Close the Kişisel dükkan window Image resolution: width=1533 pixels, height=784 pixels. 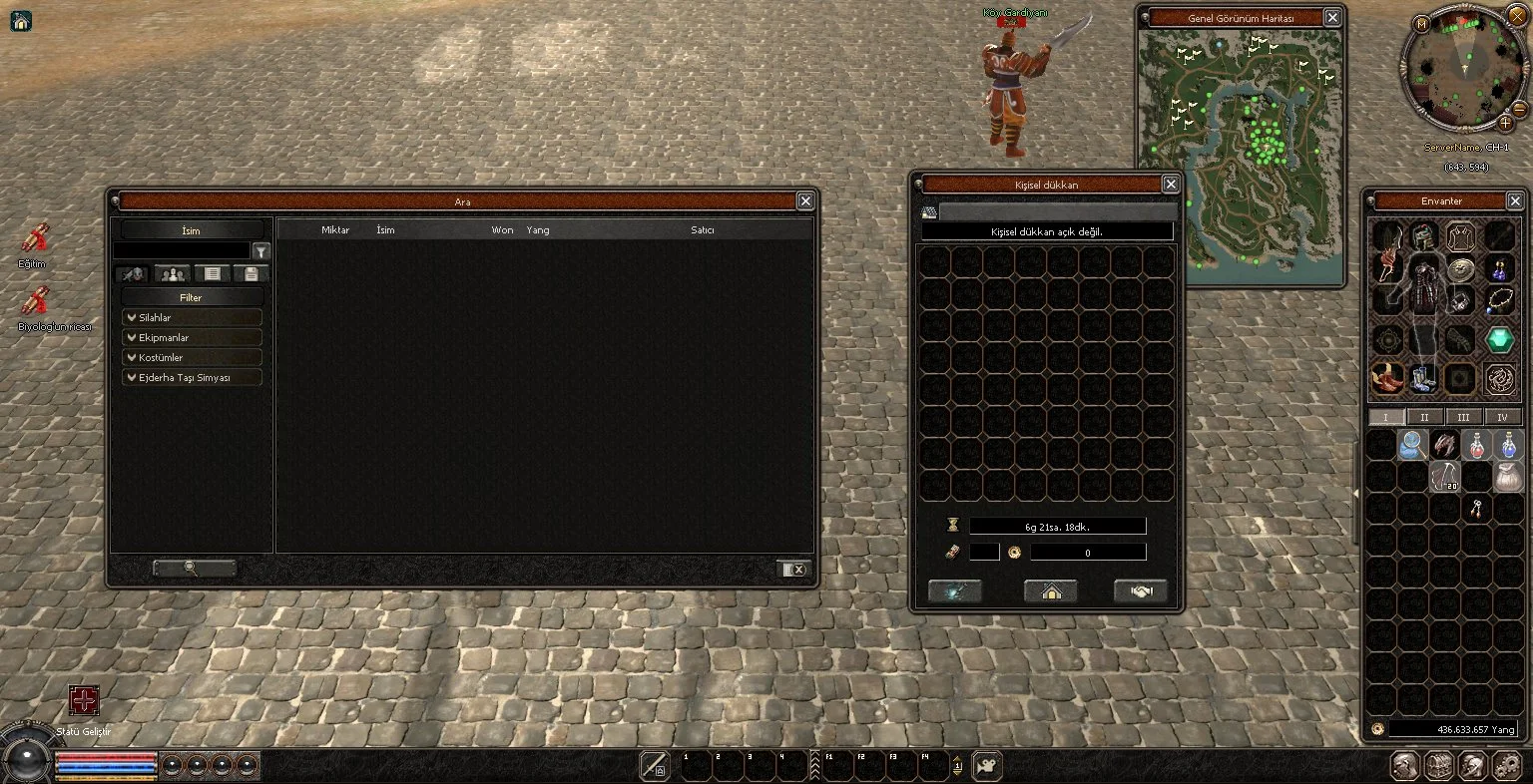coord(1171,185)
